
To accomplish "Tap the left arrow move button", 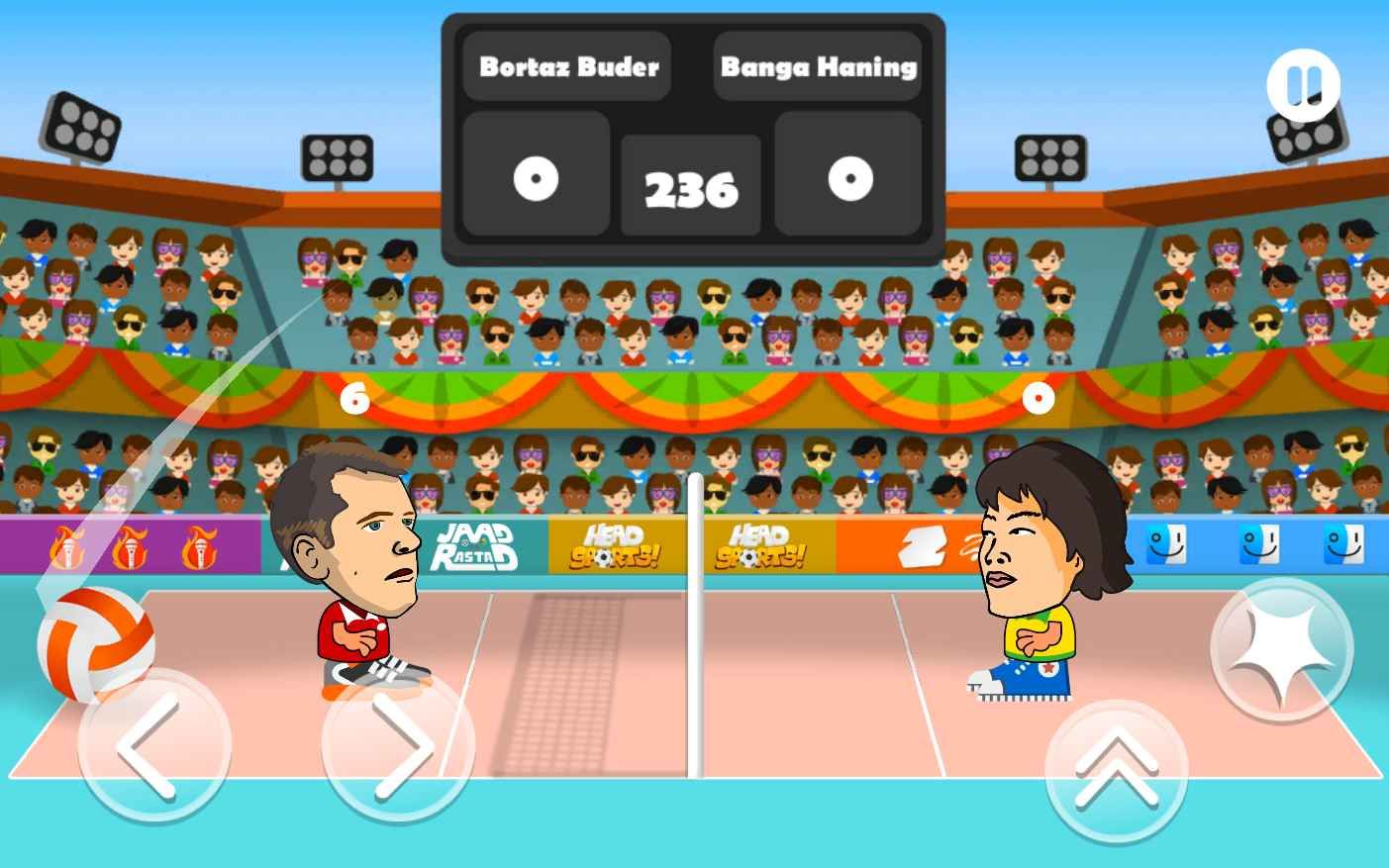I will (x=153, y=745).
